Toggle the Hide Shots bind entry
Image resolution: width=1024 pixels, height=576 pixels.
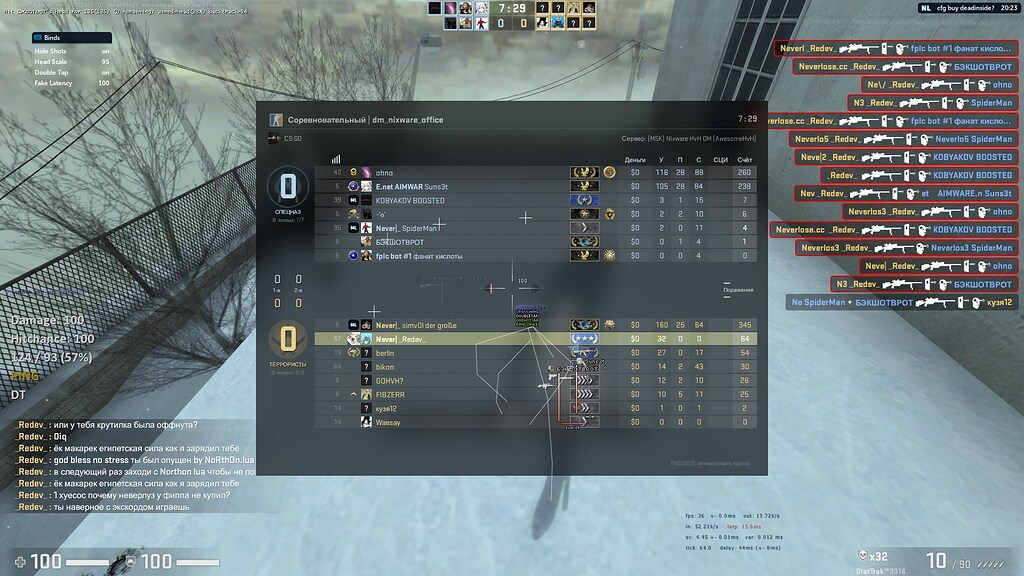[71, 50]
